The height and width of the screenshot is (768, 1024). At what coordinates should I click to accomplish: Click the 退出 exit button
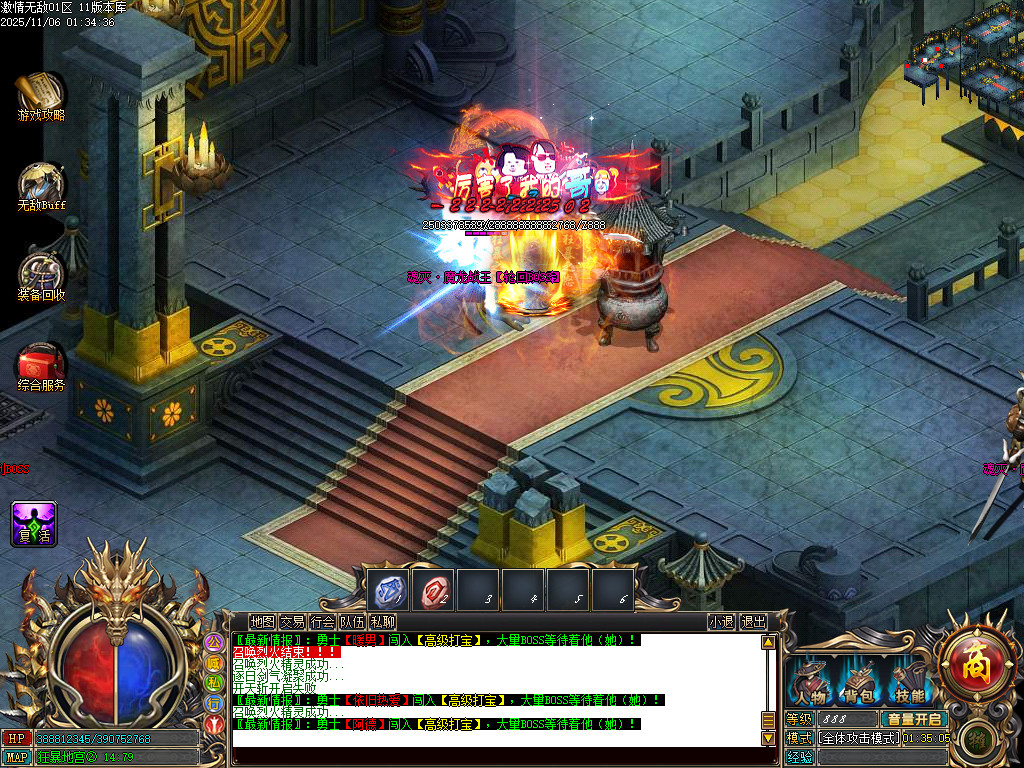pos(753,621)
